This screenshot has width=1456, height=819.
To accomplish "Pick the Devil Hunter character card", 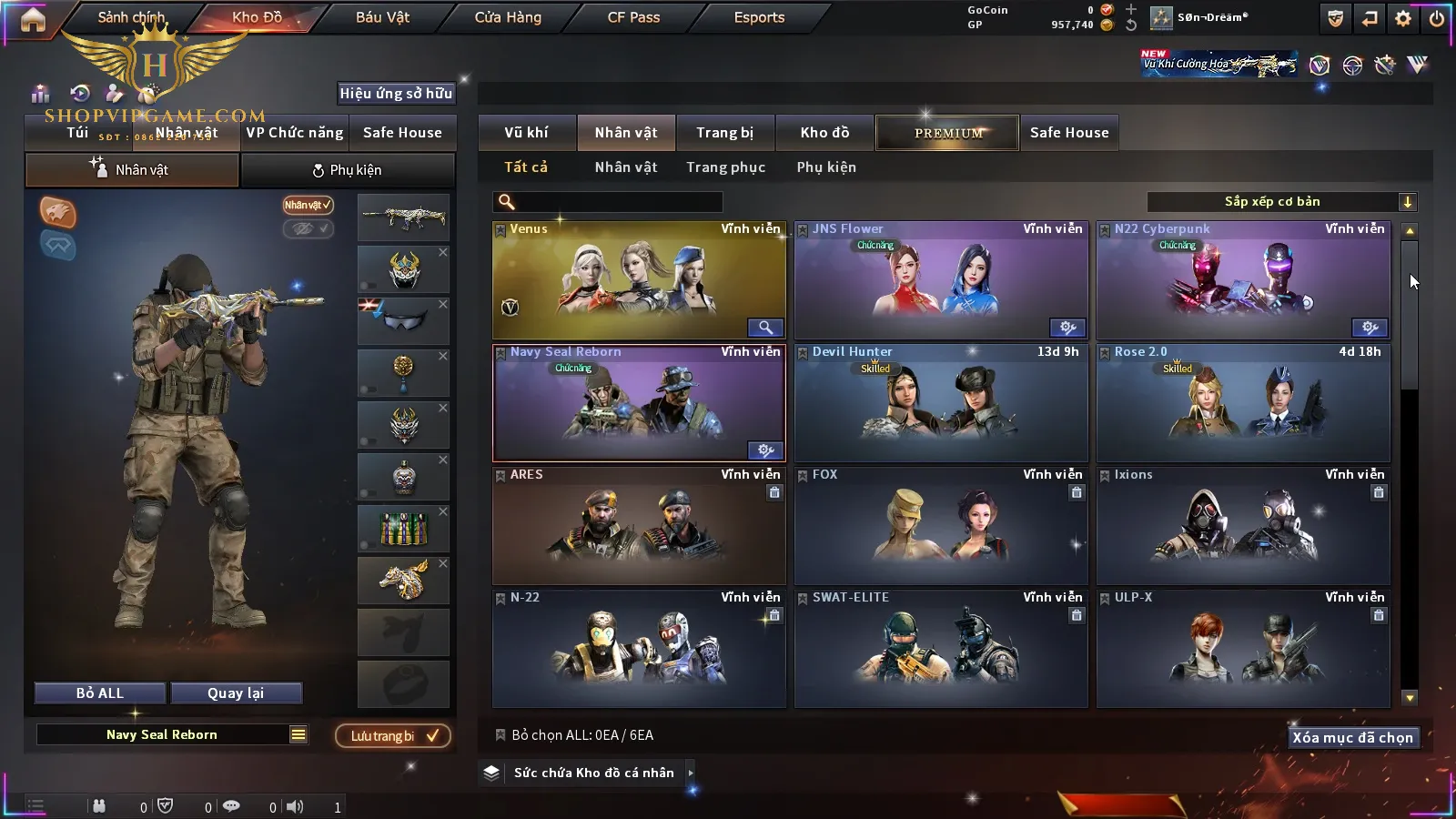I will (941, 403).
